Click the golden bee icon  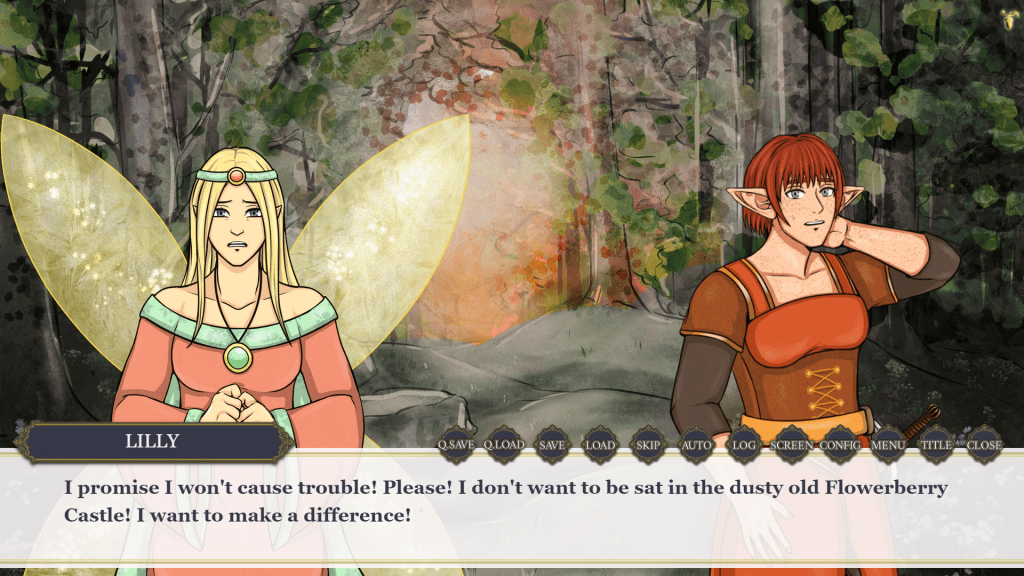pos(1008,16)
